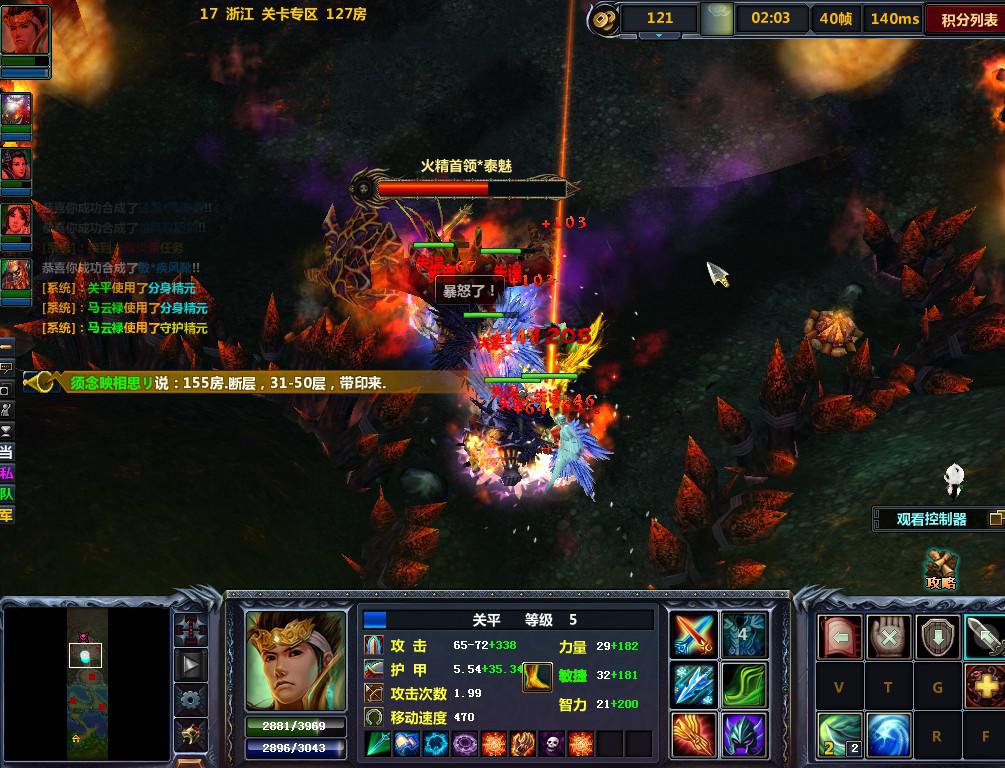Switch chat channel to 队 (team)
Image resolution: width=1005 pixels, height=768 pixels.
(x=7, y=494)
